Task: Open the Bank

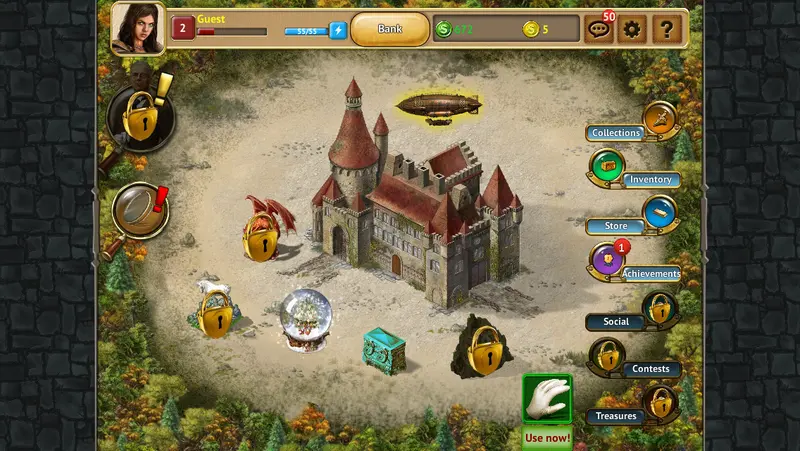Action: pos(390,29)
